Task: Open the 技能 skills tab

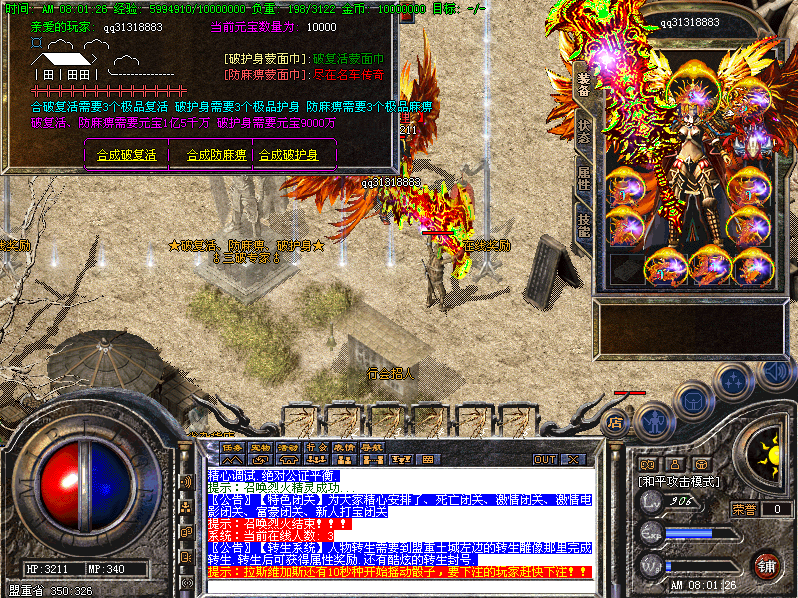Action: pos(584,225)
